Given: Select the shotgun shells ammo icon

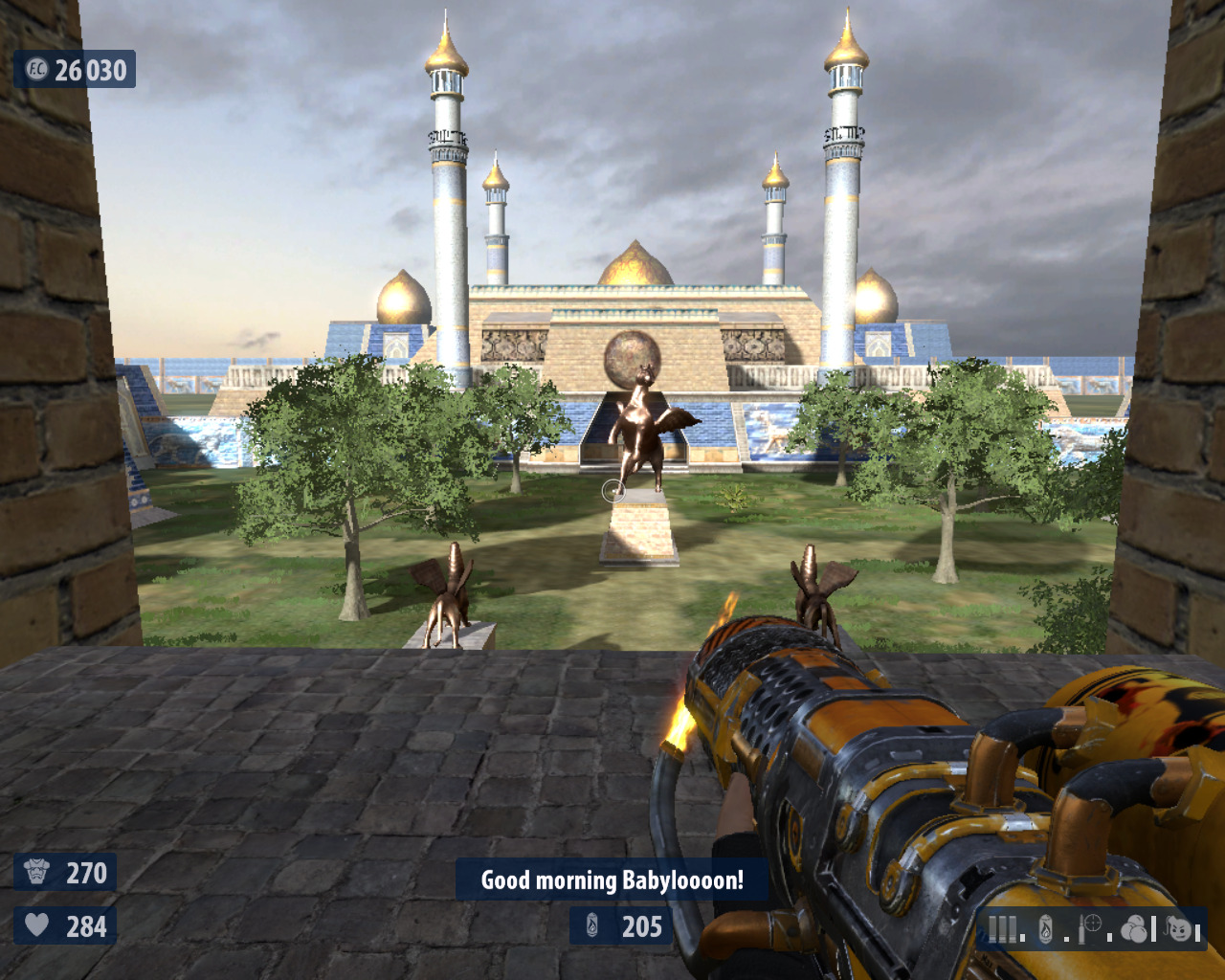Looking at the screenshot, I should 1003,929.
